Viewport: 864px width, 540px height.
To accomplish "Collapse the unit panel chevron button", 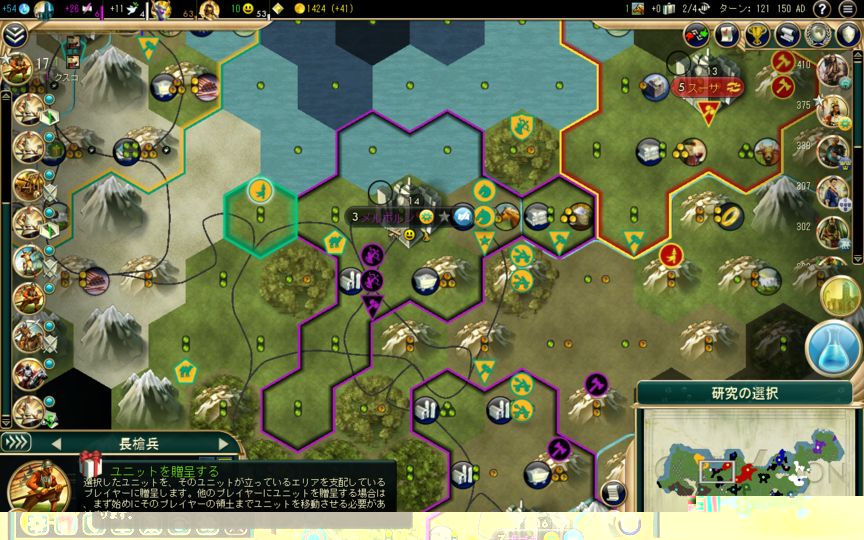I will pyautogui.click(x=15, y=442).
